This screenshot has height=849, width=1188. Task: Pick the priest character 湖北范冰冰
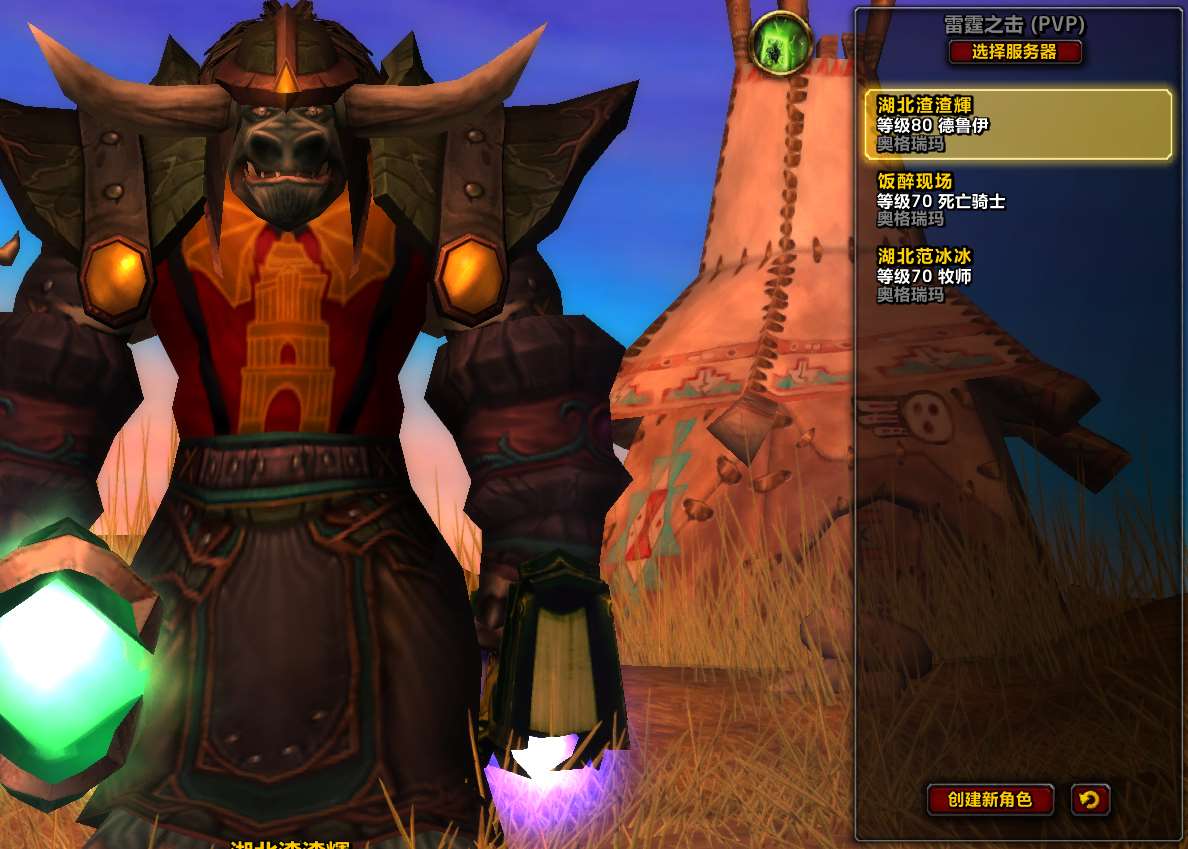click(1017, 275)
